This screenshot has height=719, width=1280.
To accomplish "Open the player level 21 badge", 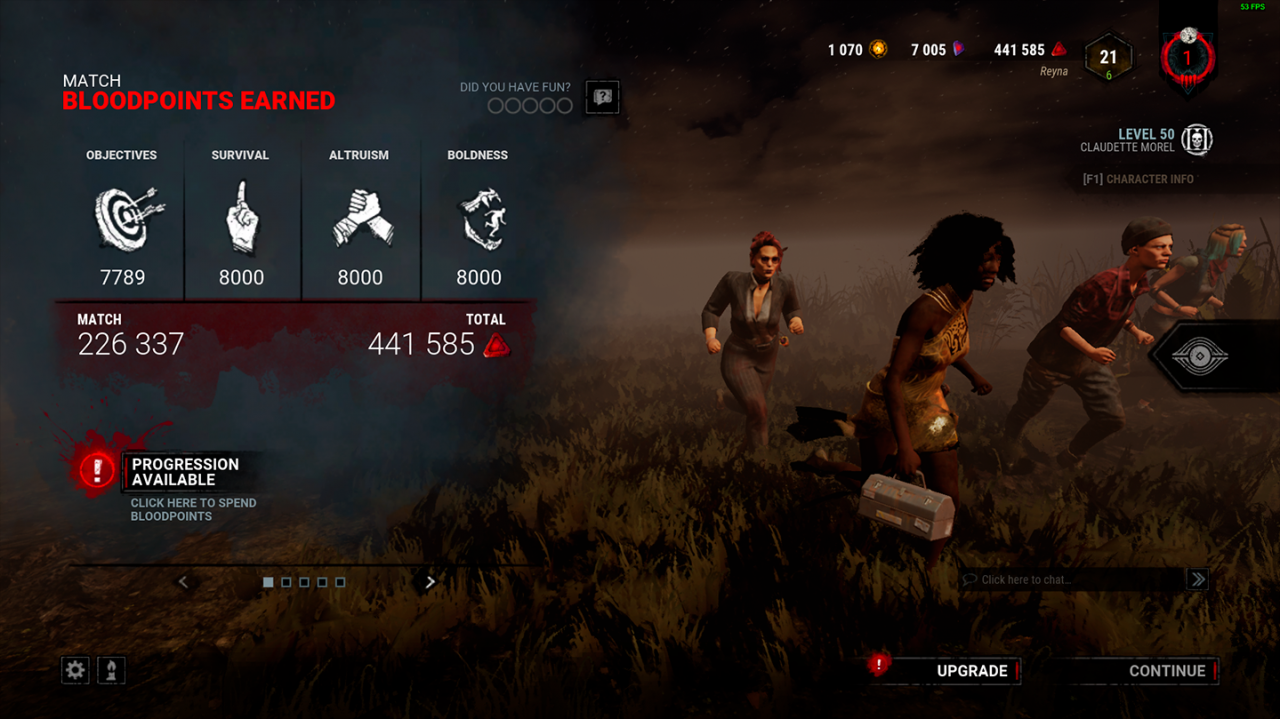I will [1108, 58].
